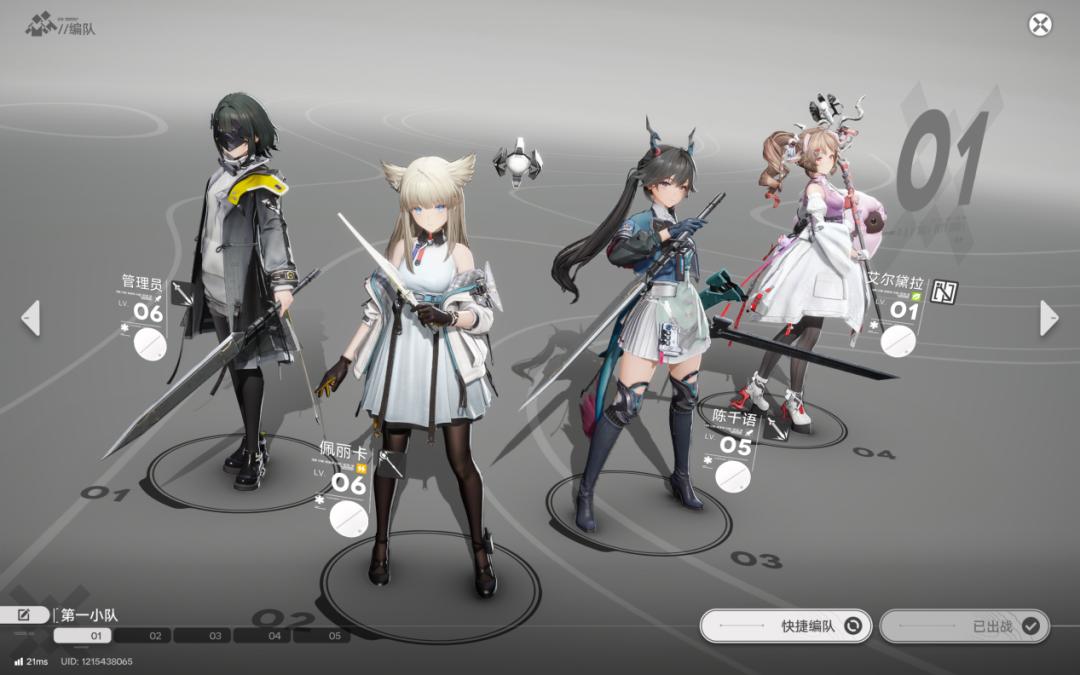Open 快捷编队 quick team setup
Viewport: 1080px width, 675px height.
(x=786, y=626)
